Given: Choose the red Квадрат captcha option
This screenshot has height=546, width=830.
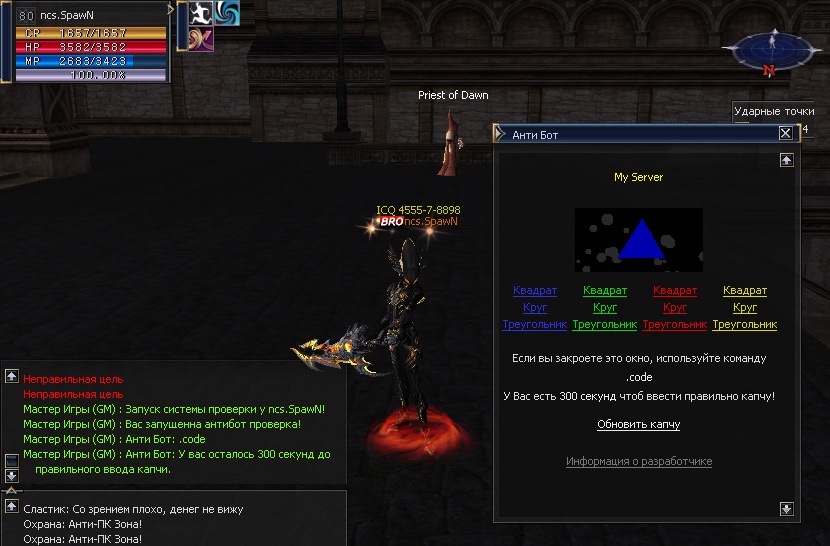Looking at the screenshot, I should (x=675, y=291).
